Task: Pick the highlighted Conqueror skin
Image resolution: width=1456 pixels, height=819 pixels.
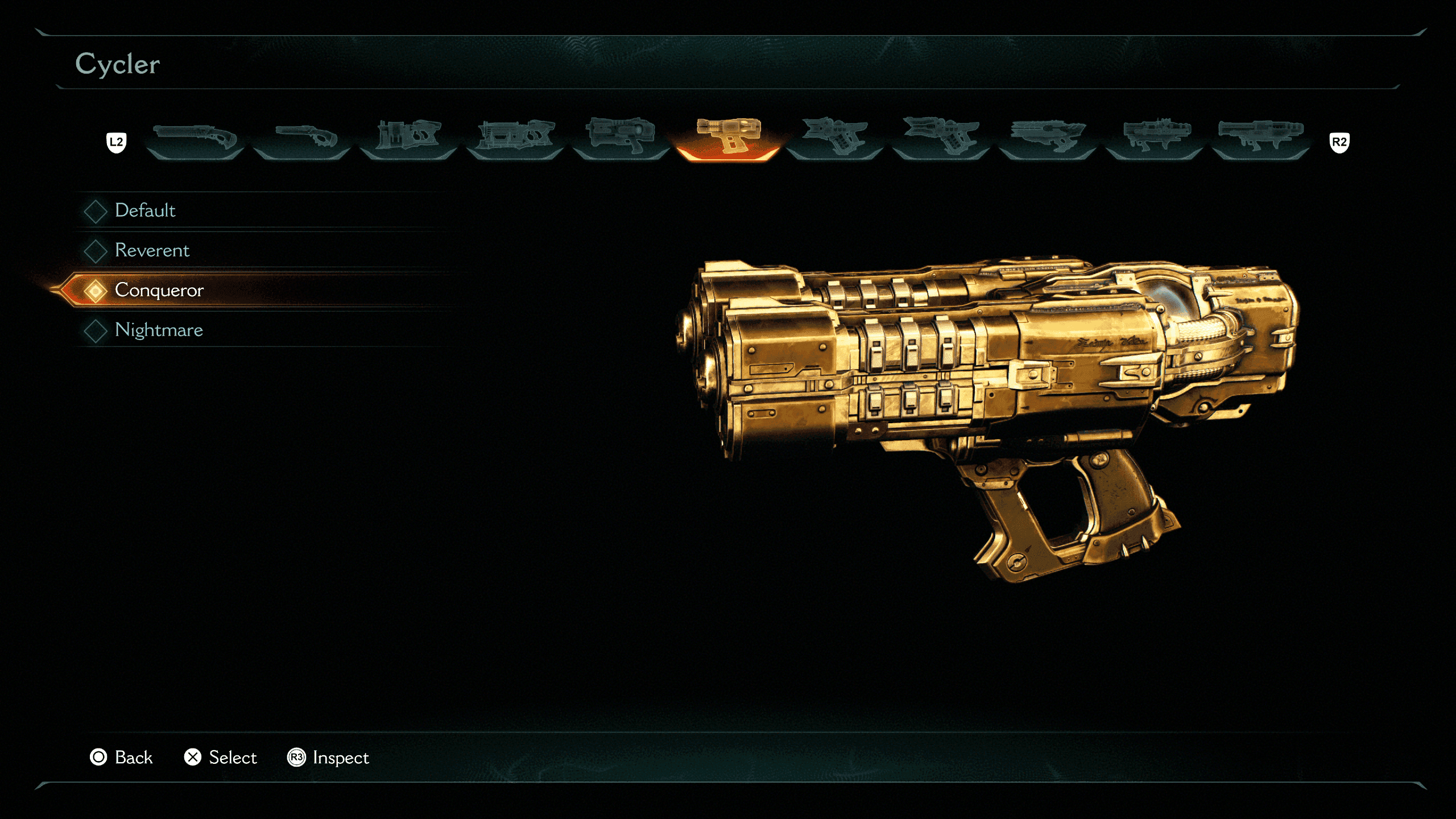Action: pos(159,290)
